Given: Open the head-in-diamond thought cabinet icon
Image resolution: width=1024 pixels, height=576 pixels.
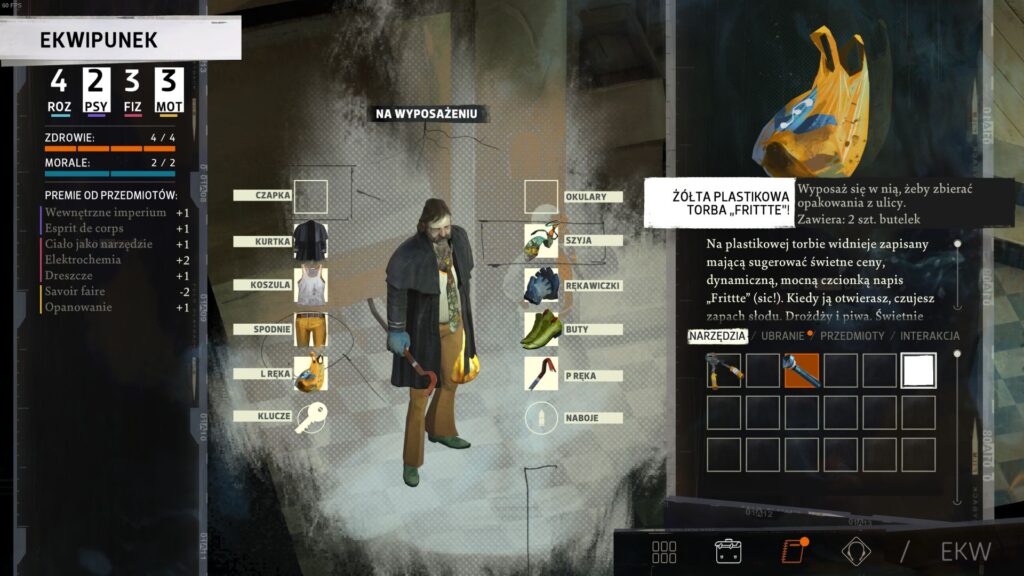Looking at the screenshot, I should [855, 551].
